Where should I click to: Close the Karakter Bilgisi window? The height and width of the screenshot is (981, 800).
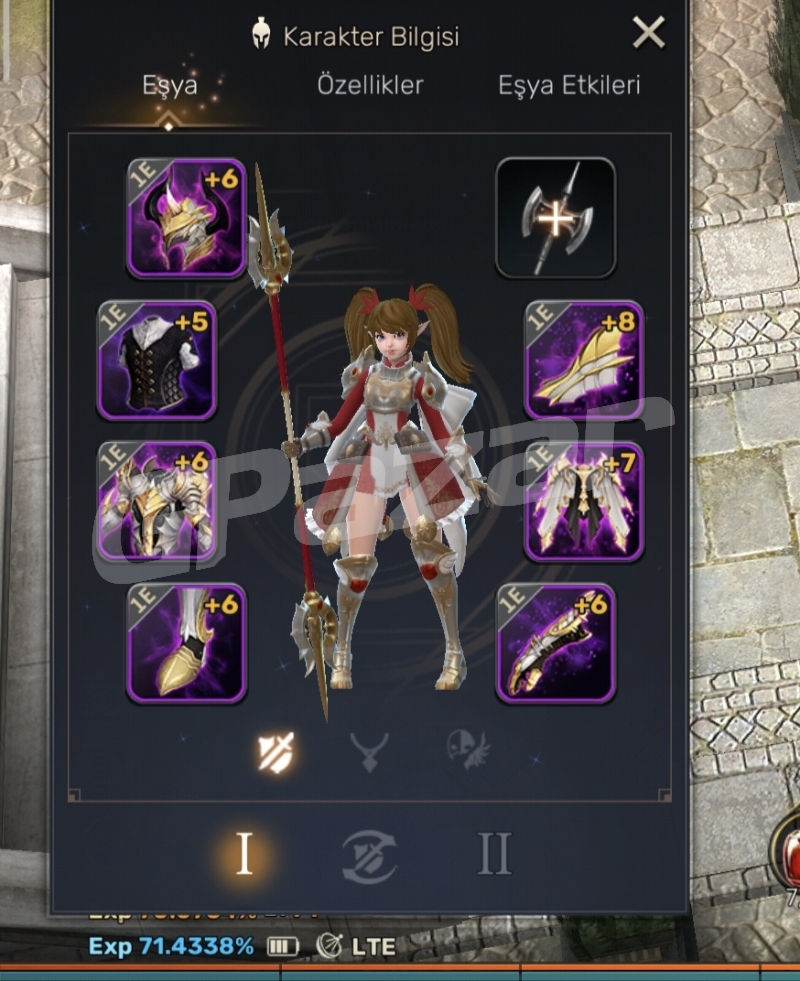(x=649, y=34)
